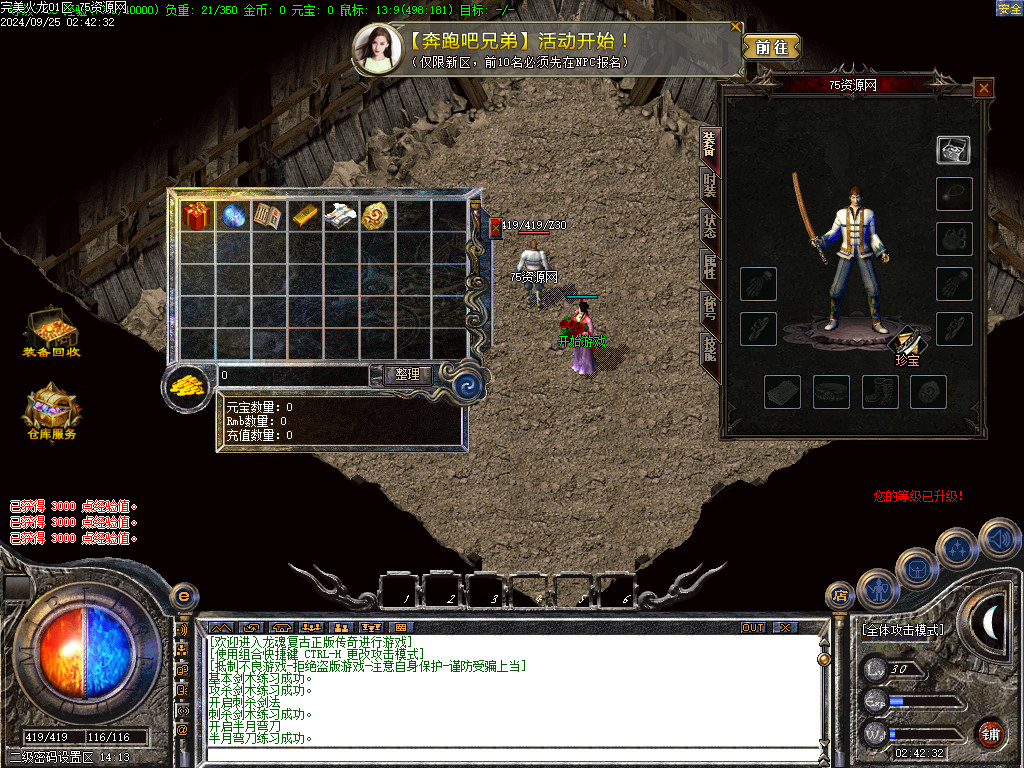The image size is (1024, 768).
Task: Show the 属性 tab
Action: point(709,266)
